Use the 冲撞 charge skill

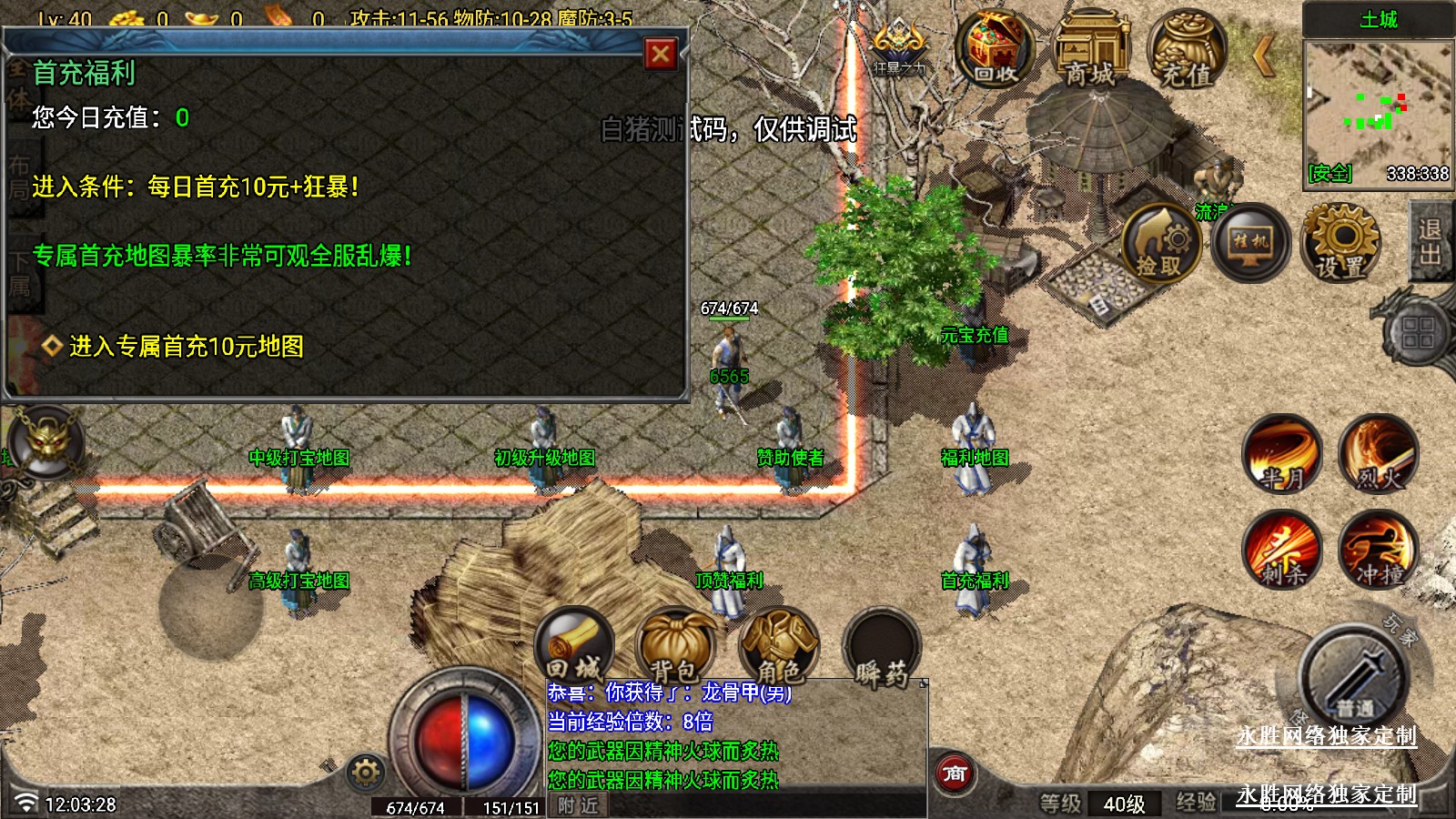[x=1378, y=550]
